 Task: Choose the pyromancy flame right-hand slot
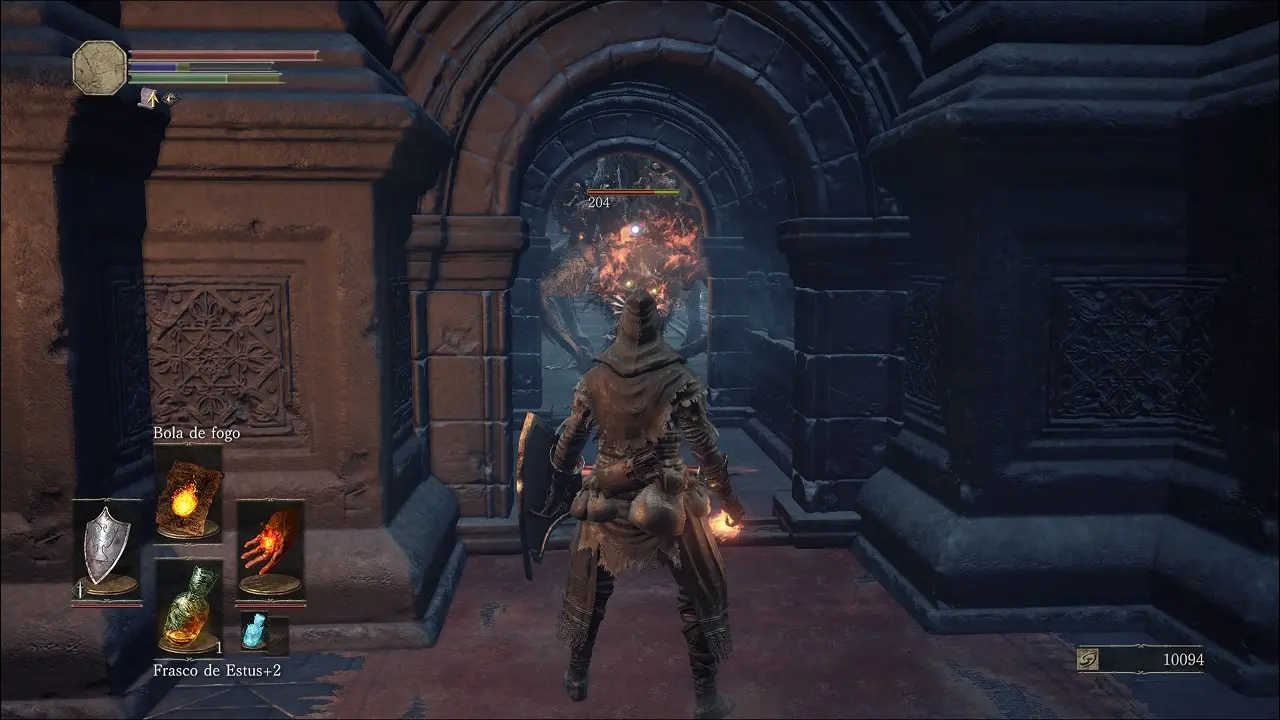pyautogui.click(x=270, y=550)
